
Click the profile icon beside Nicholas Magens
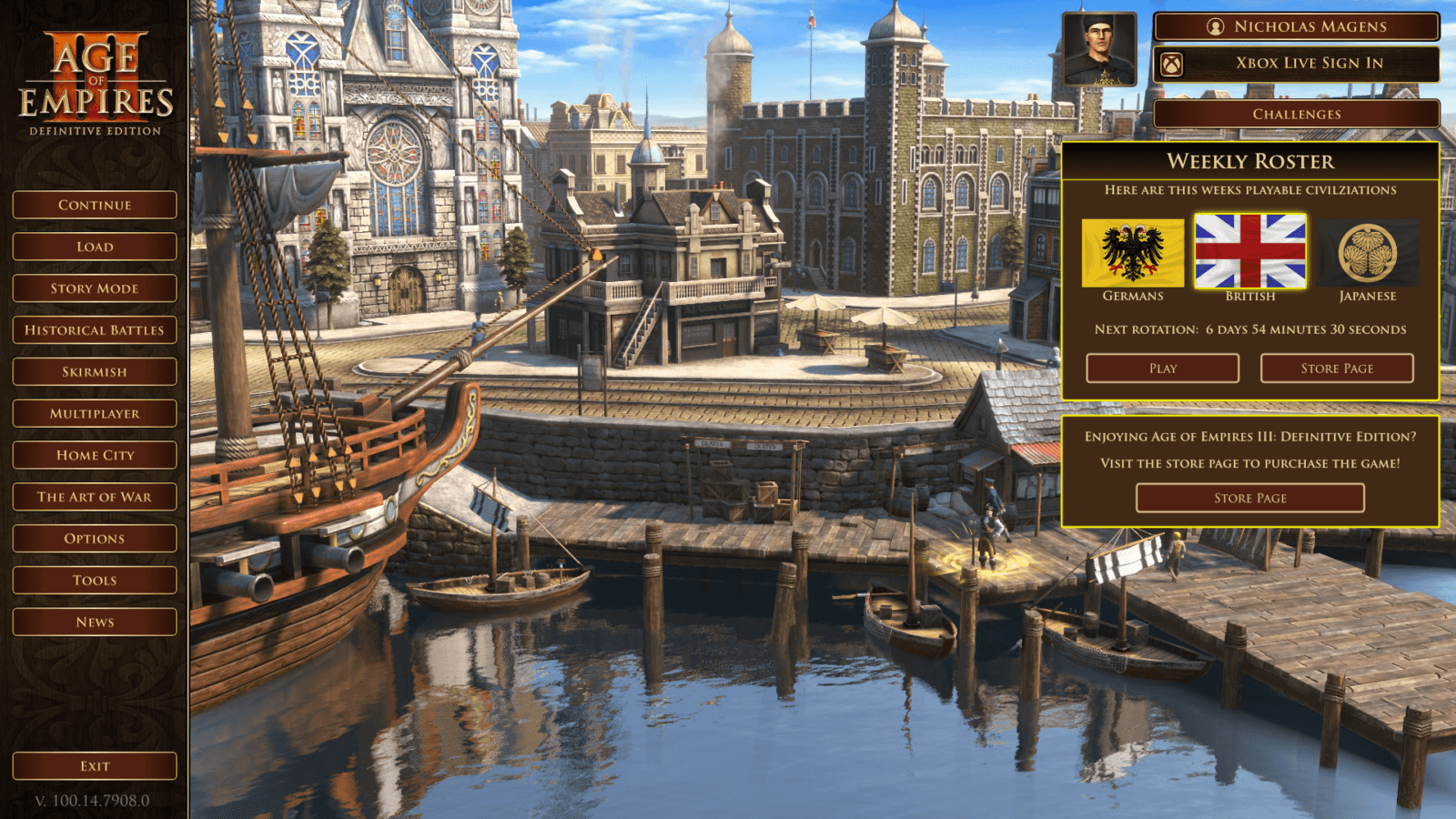1217,26
